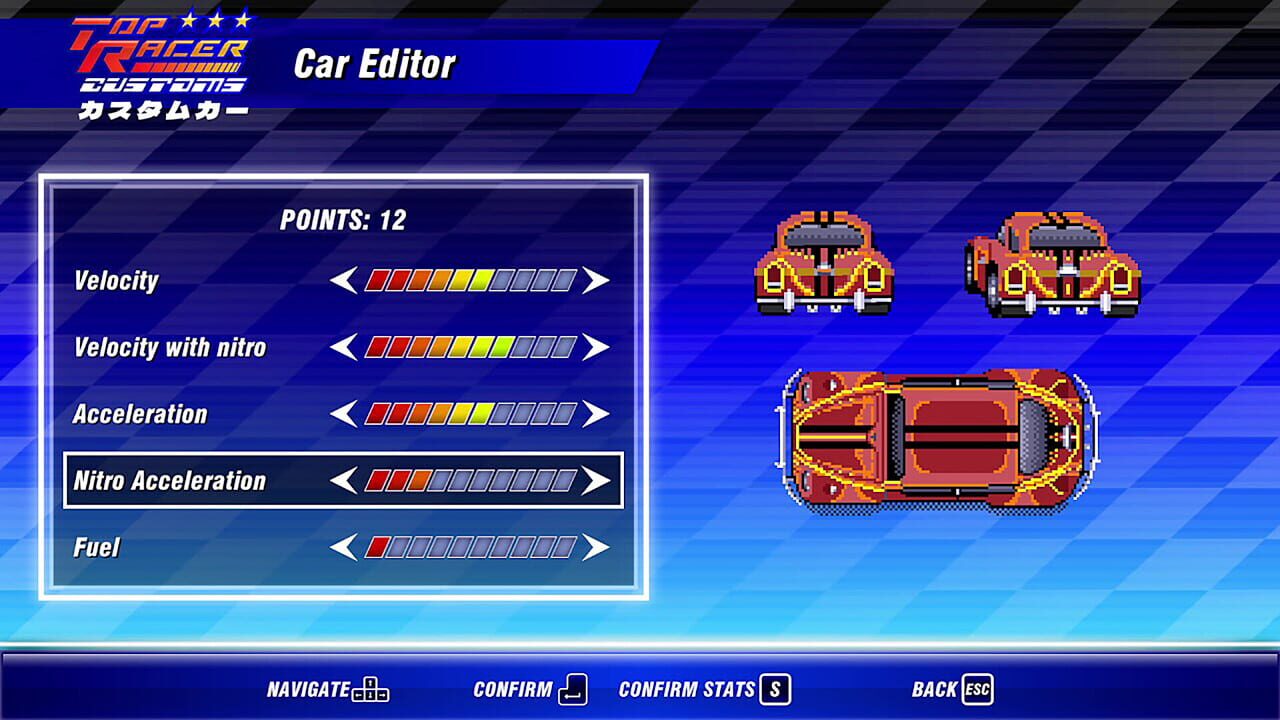Click the Nitro Acceleration label

[x=170, y=481]
